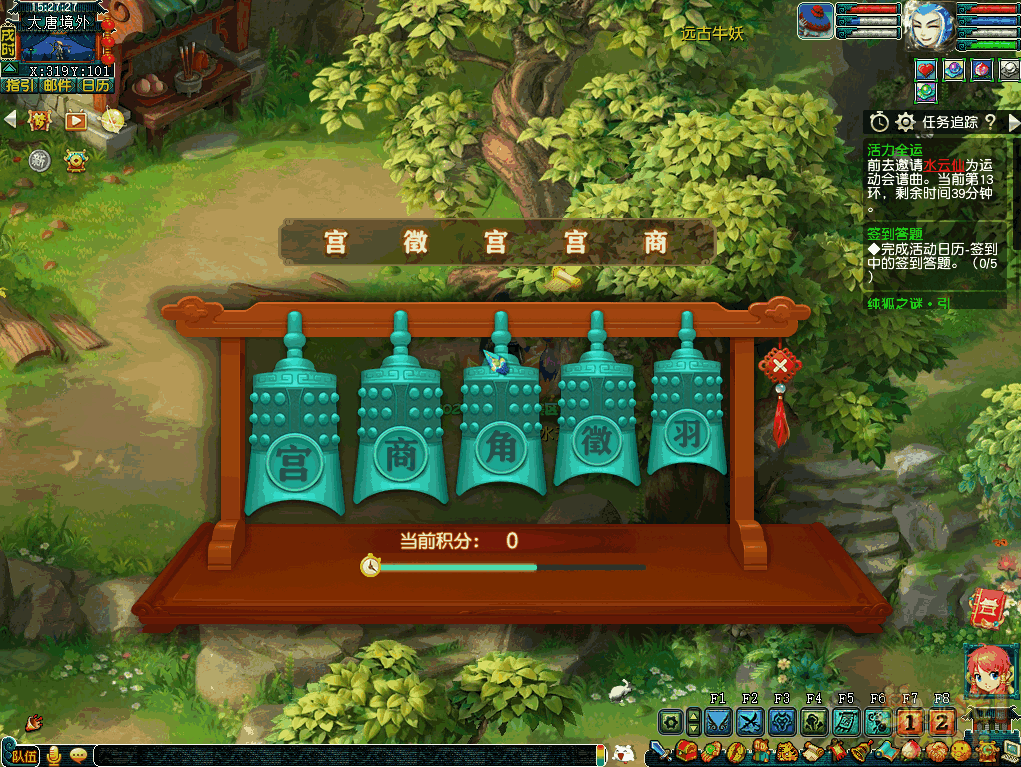Open quest tracker gear settings

(906, 122)
